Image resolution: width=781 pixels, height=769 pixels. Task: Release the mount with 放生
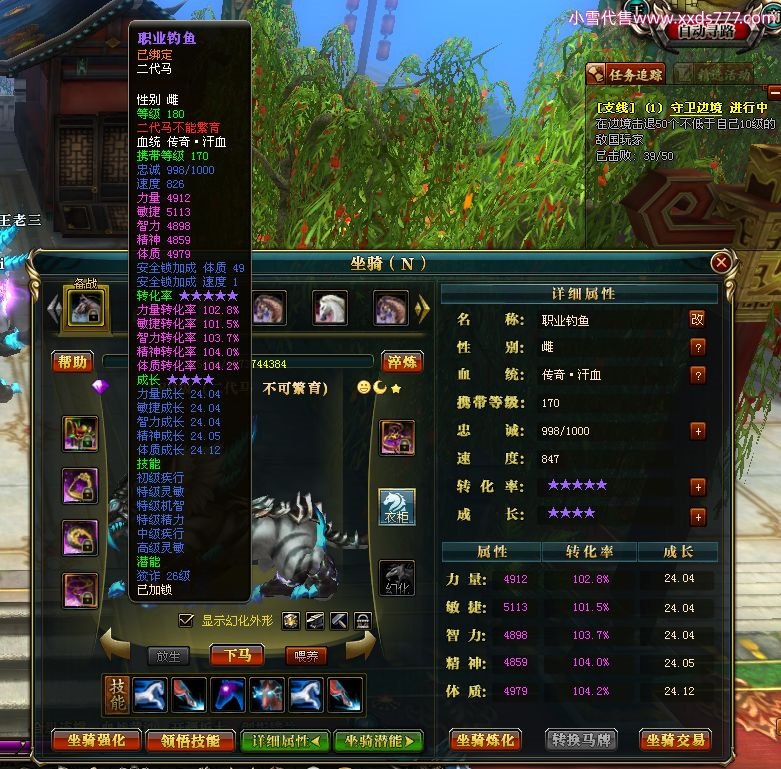pos(168,656)
